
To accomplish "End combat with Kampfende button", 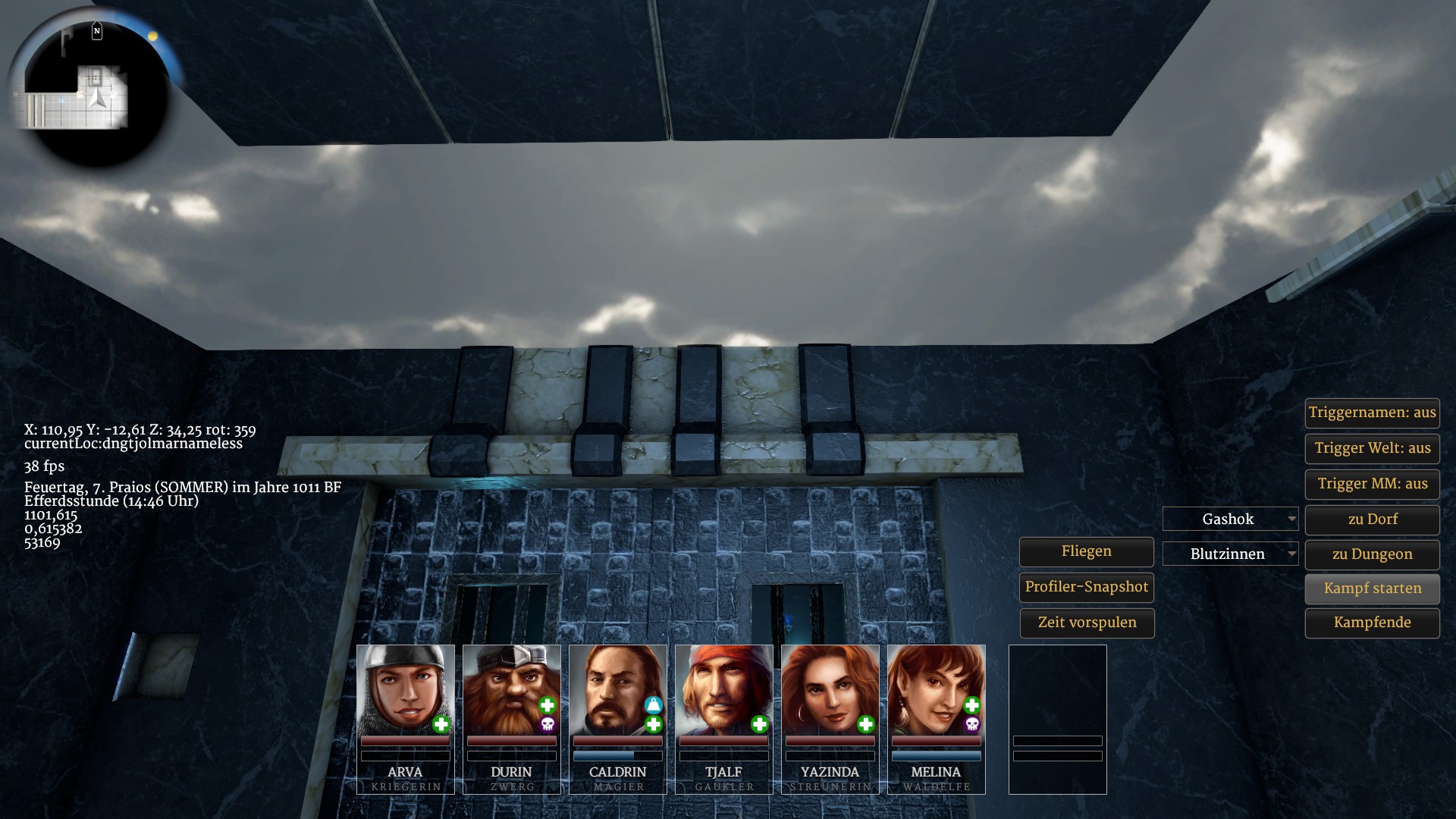I will click(1372, 623).
